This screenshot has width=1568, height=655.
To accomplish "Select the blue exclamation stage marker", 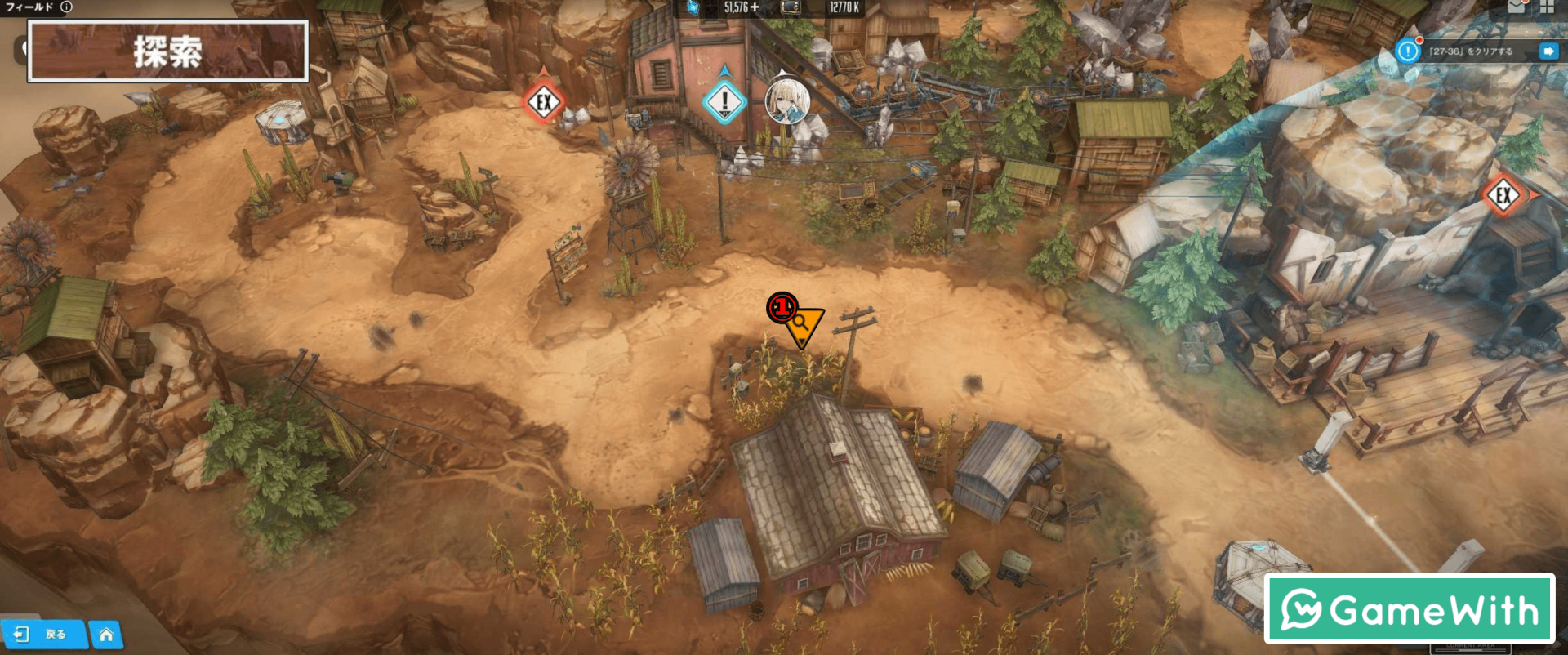I will (724, 103).
